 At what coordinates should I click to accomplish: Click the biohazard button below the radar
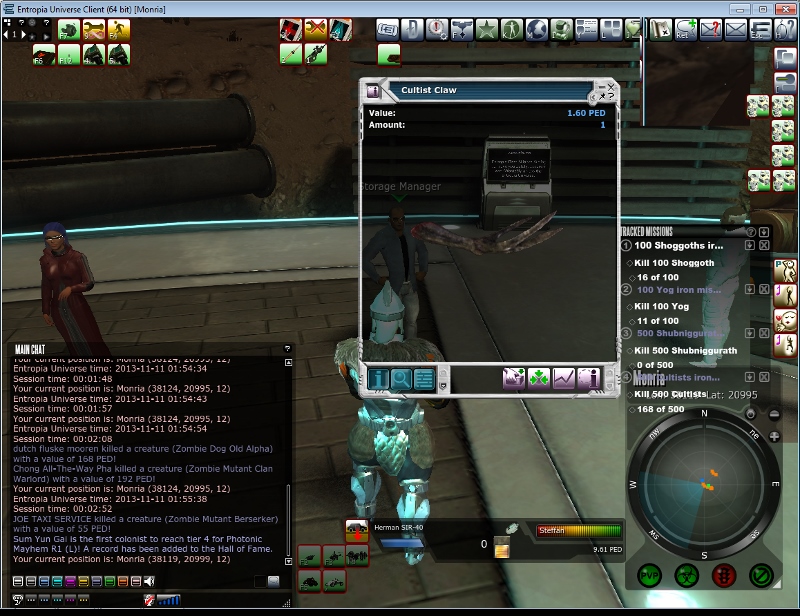point(687,576)
